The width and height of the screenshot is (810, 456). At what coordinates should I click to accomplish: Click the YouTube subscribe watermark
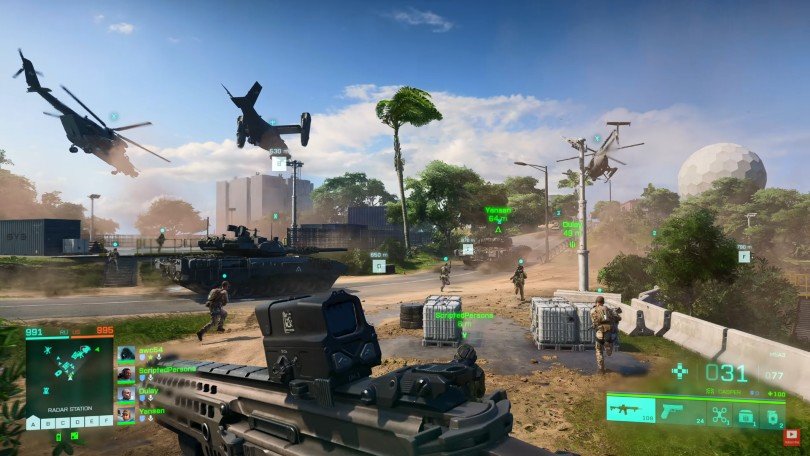point(793,437)
